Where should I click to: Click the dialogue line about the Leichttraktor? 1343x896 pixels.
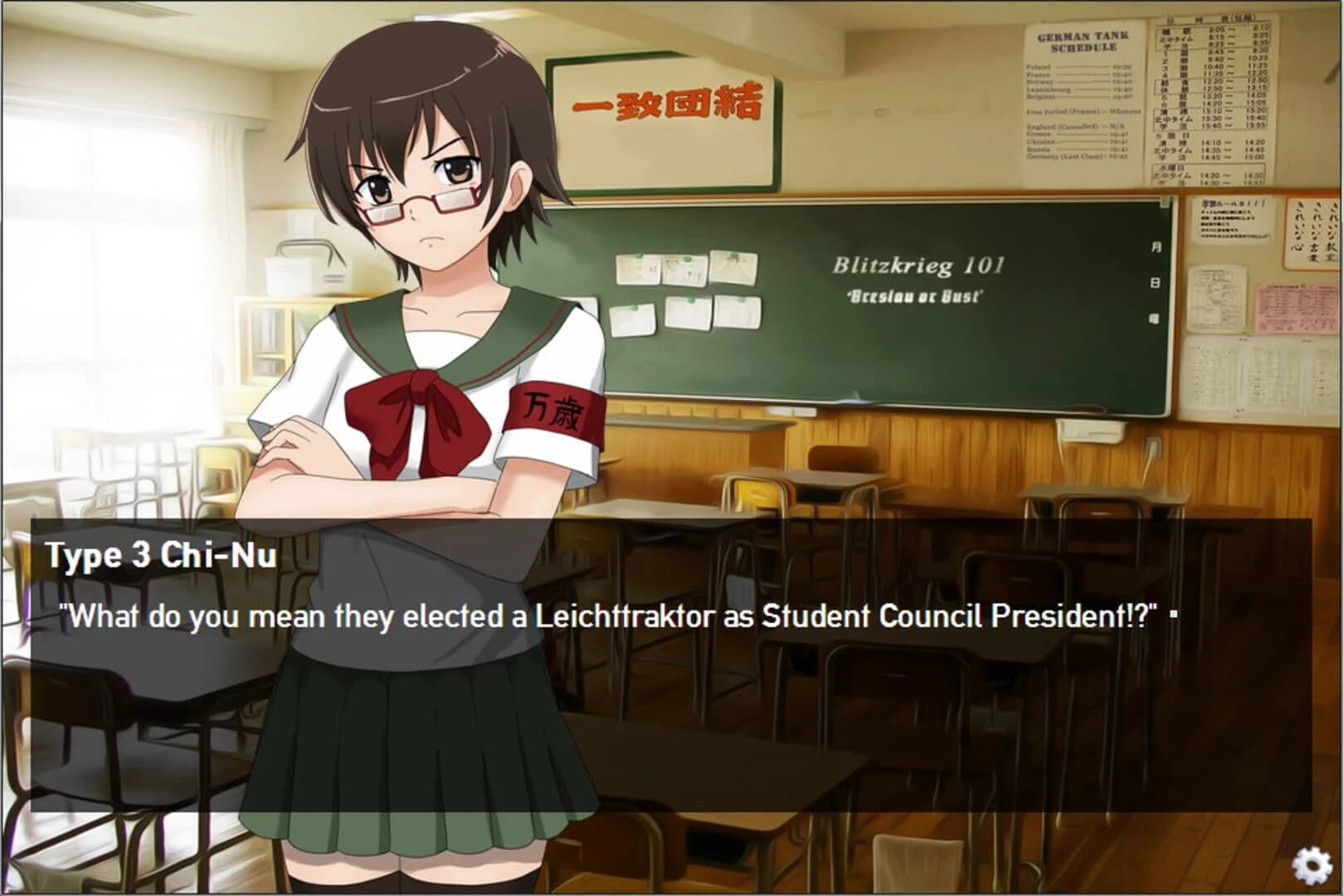tap(614, 614)
